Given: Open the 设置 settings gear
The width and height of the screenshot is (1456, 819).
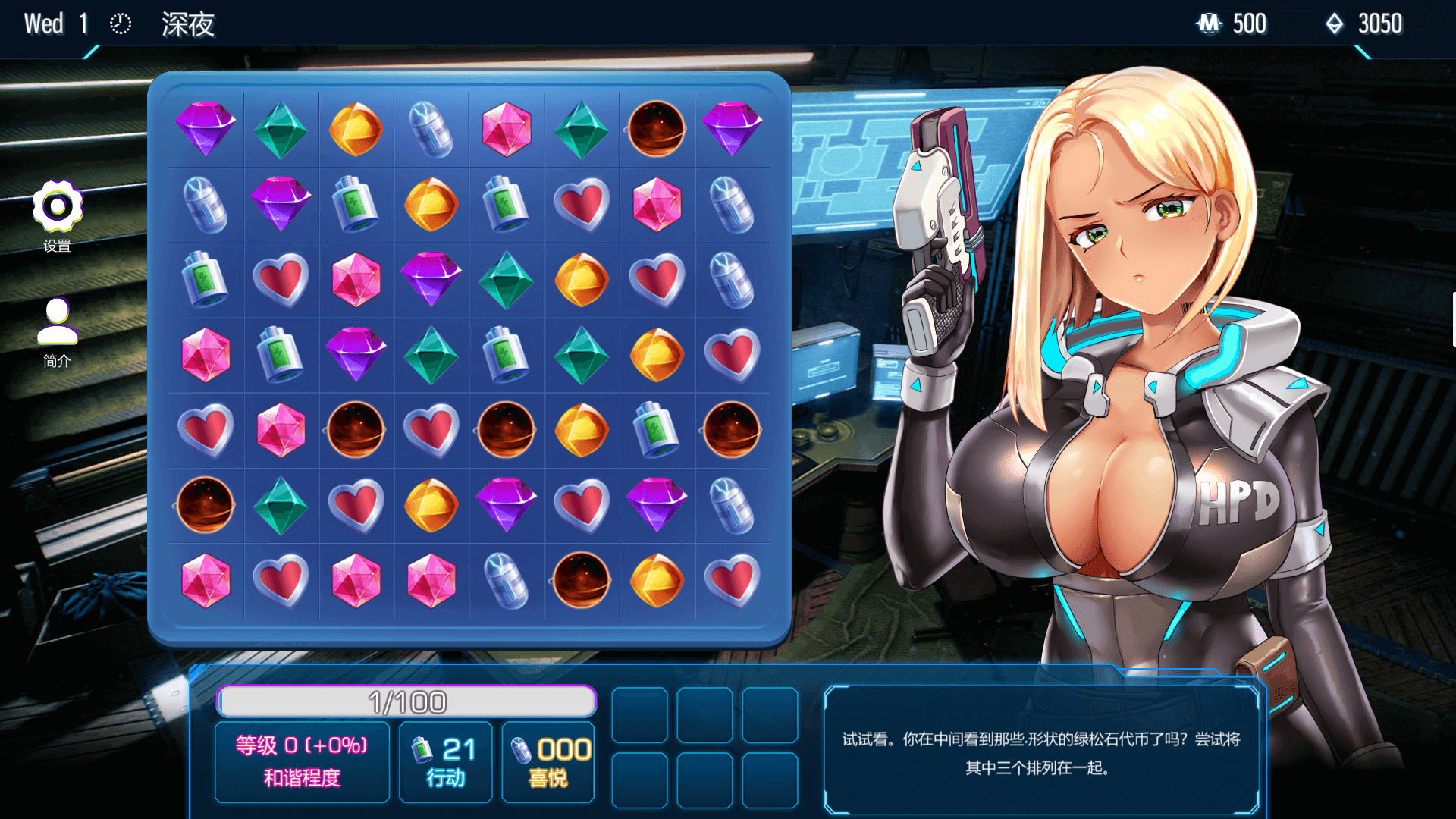Looking at the screenshot, I should click(57, 206).
